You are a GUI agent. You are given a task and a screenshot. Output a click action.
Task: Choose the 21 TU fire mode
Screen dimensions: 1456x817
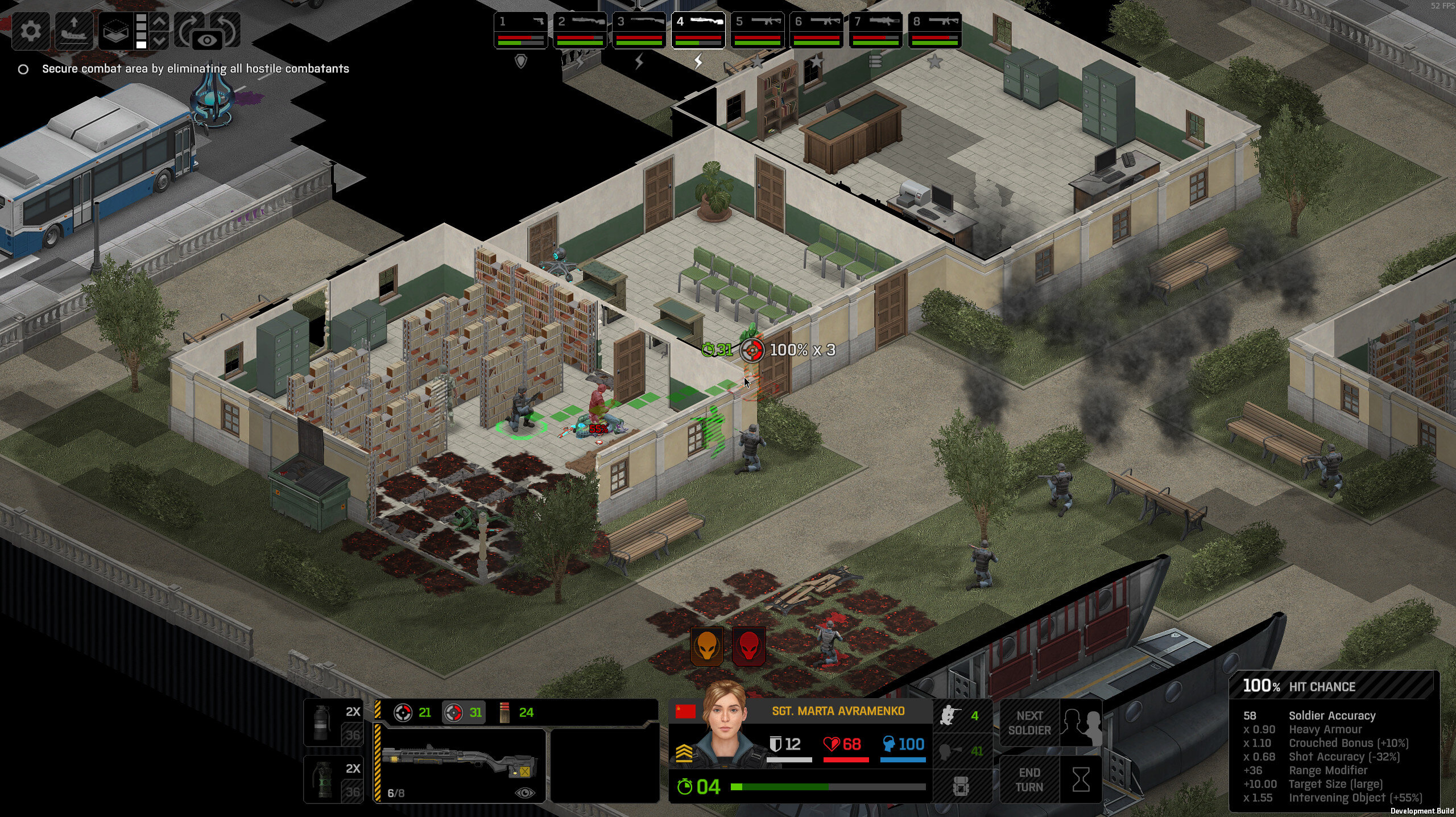coord(413,712)
